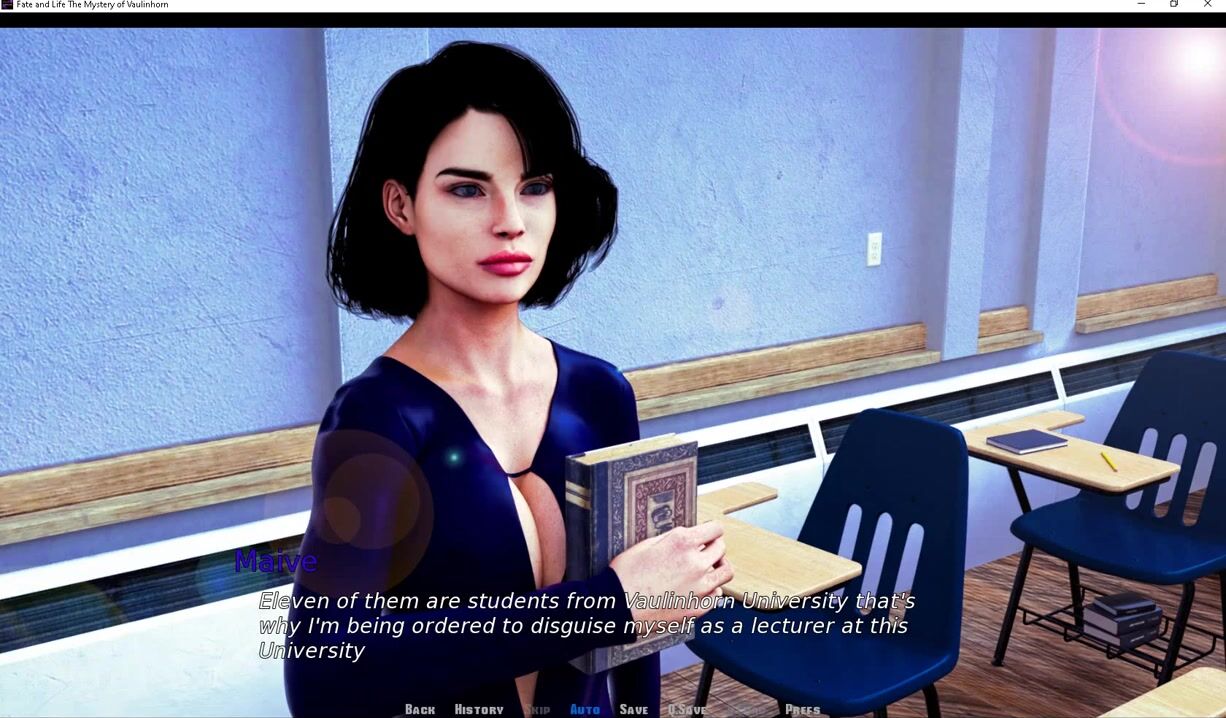Screen dimensions: 1226x718
Task: Click the Skip button in the quick menu
Action: pyautogui.click(x=537, y=709)
